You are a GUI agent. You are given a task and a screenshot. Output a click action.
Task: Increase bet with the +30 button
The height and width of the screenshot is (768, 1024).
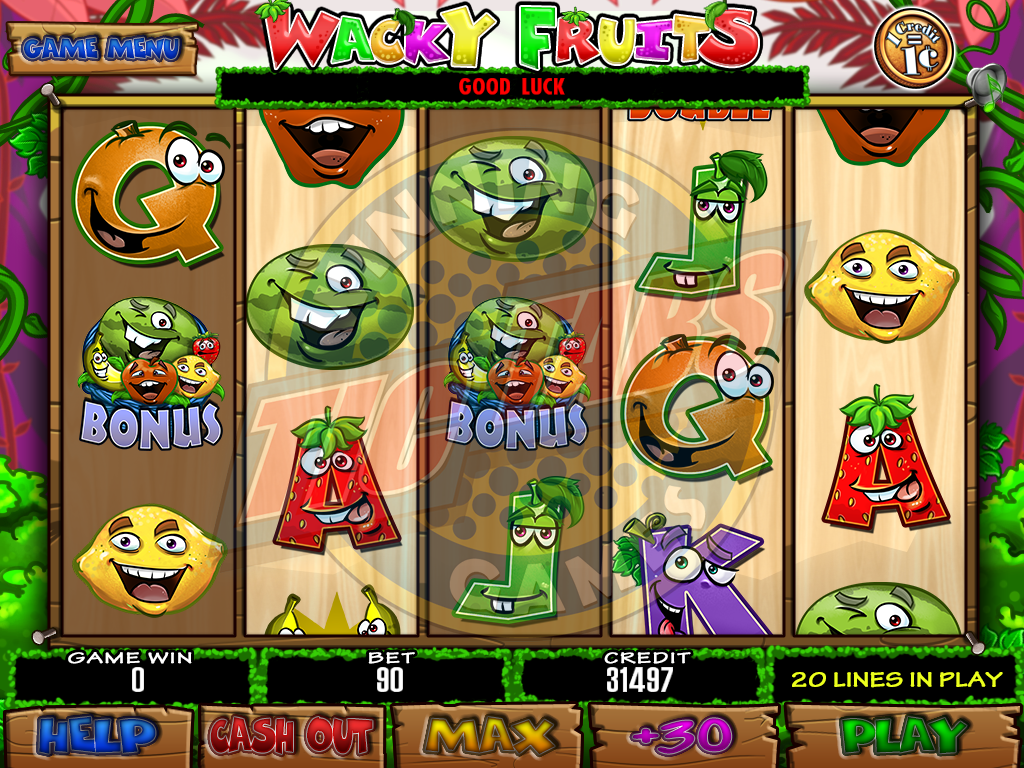(682, 737)
